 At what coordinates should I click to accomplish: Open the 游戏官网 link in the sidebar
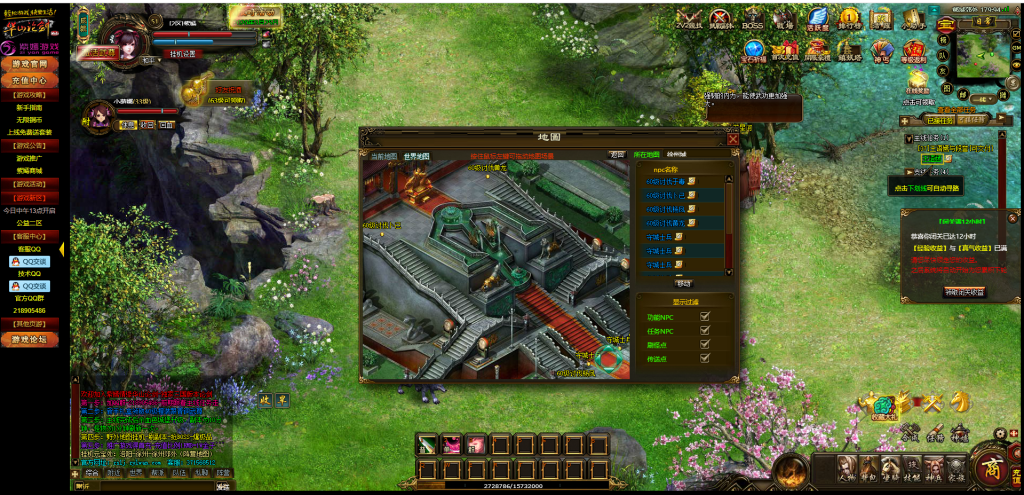pos(29,64)
